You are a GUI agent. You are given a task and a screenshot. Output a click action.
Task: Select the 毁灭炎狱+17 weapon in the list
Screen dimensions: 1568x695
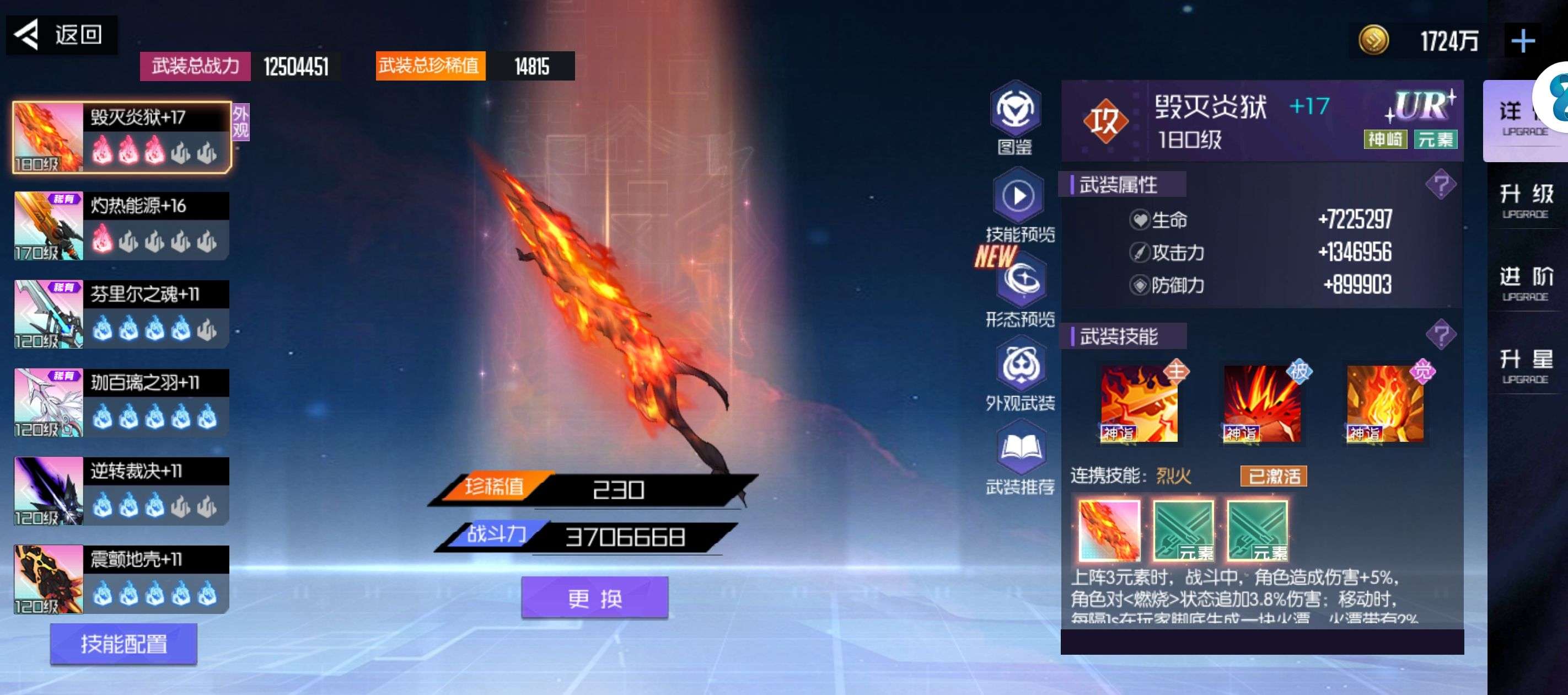(x=122, y=137)
